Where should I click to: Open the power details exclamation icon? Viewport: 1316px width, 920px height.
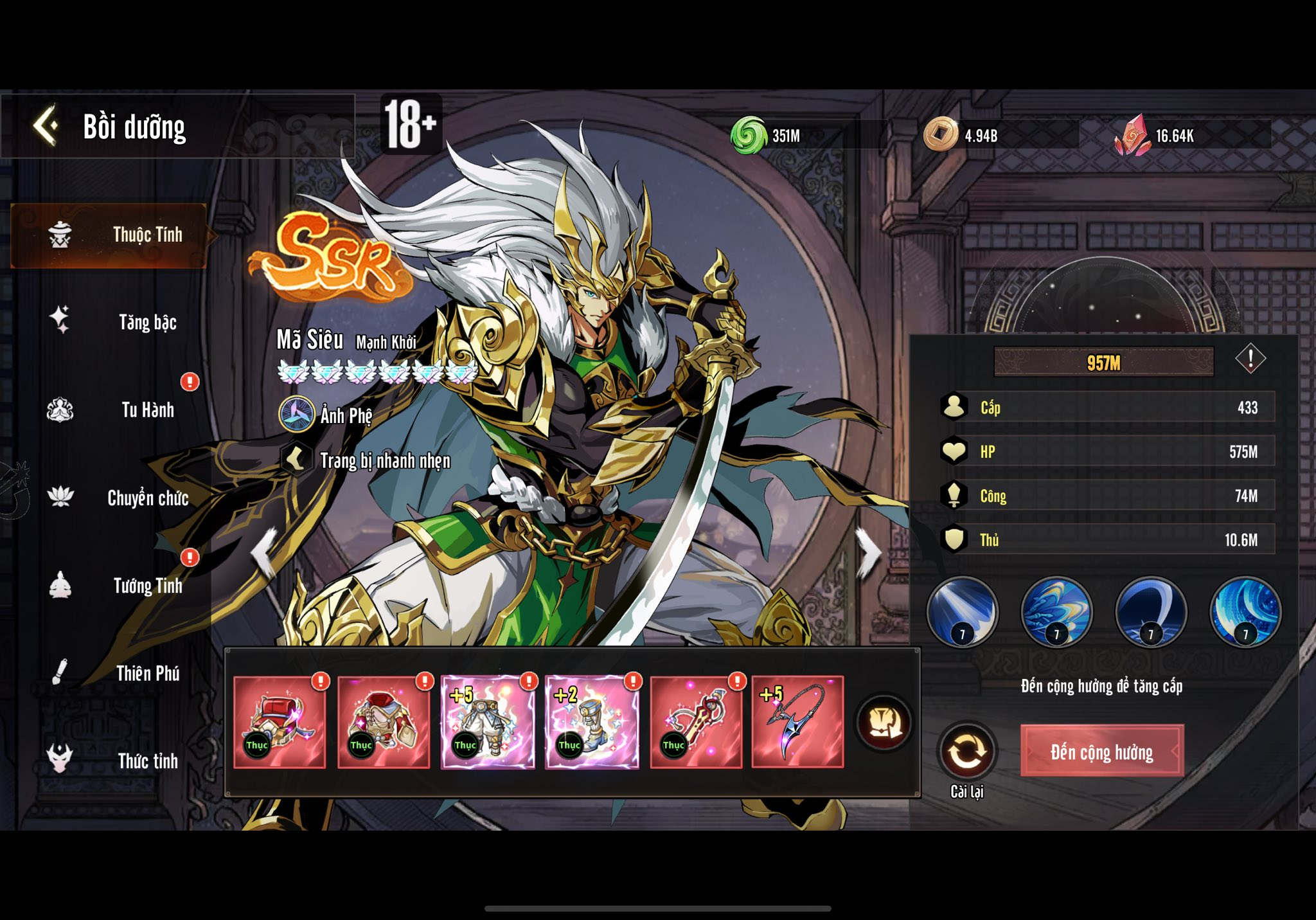coord(1250,359)
